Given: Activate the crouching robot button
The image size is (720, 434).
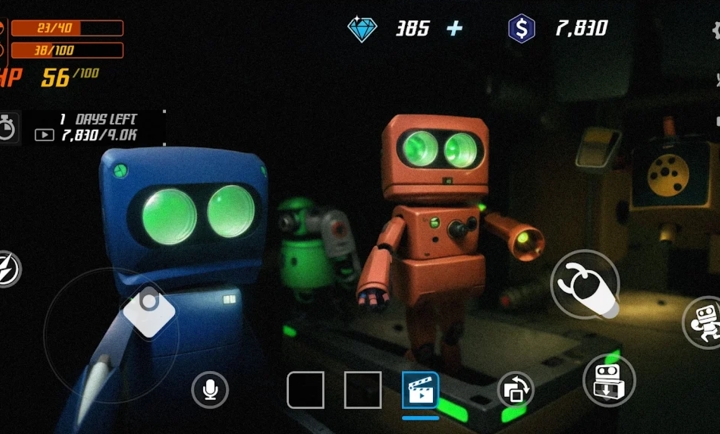Looking at the screenshot, I should (609, 379).
